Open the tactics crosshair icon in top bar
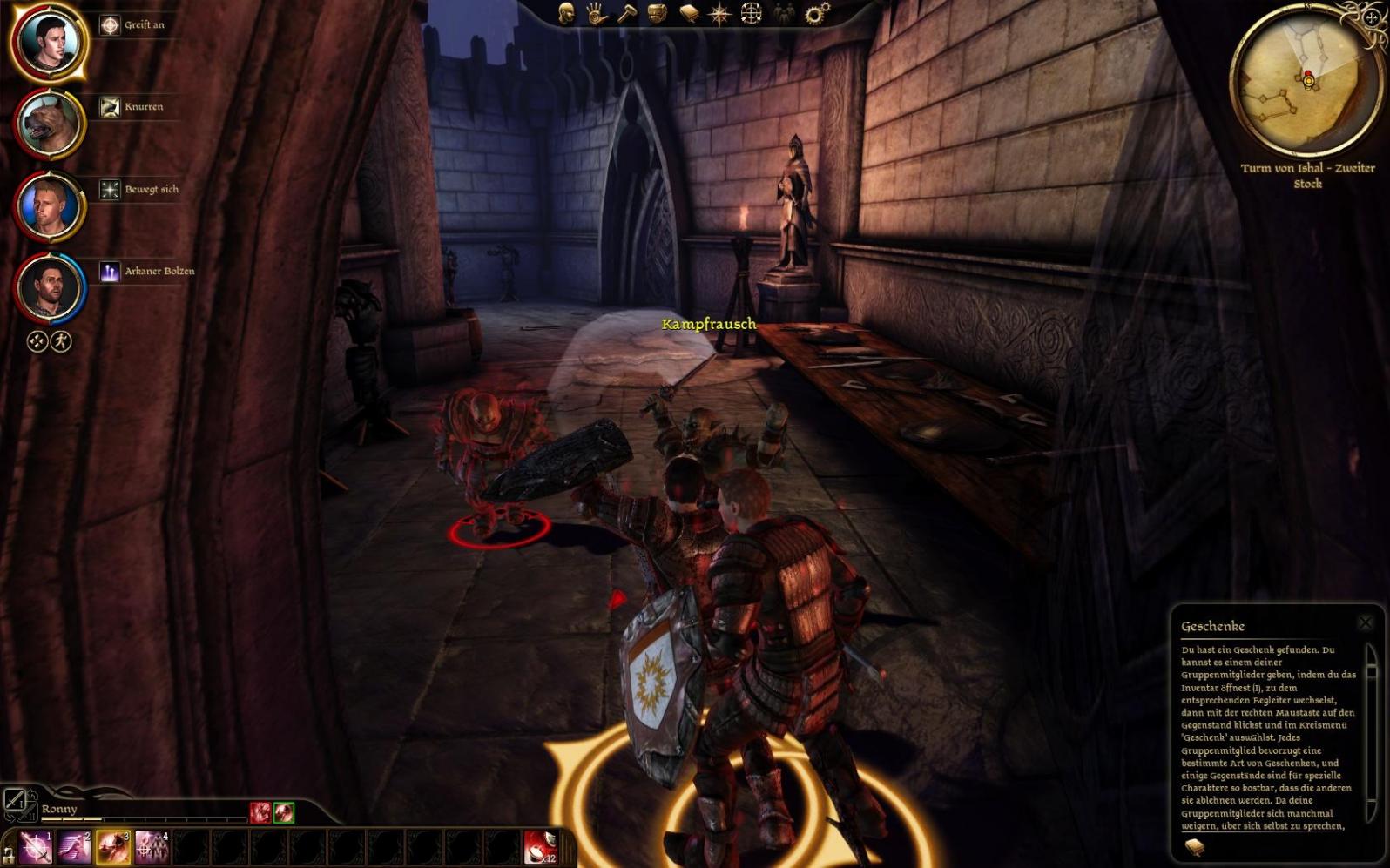 point(751,14)
